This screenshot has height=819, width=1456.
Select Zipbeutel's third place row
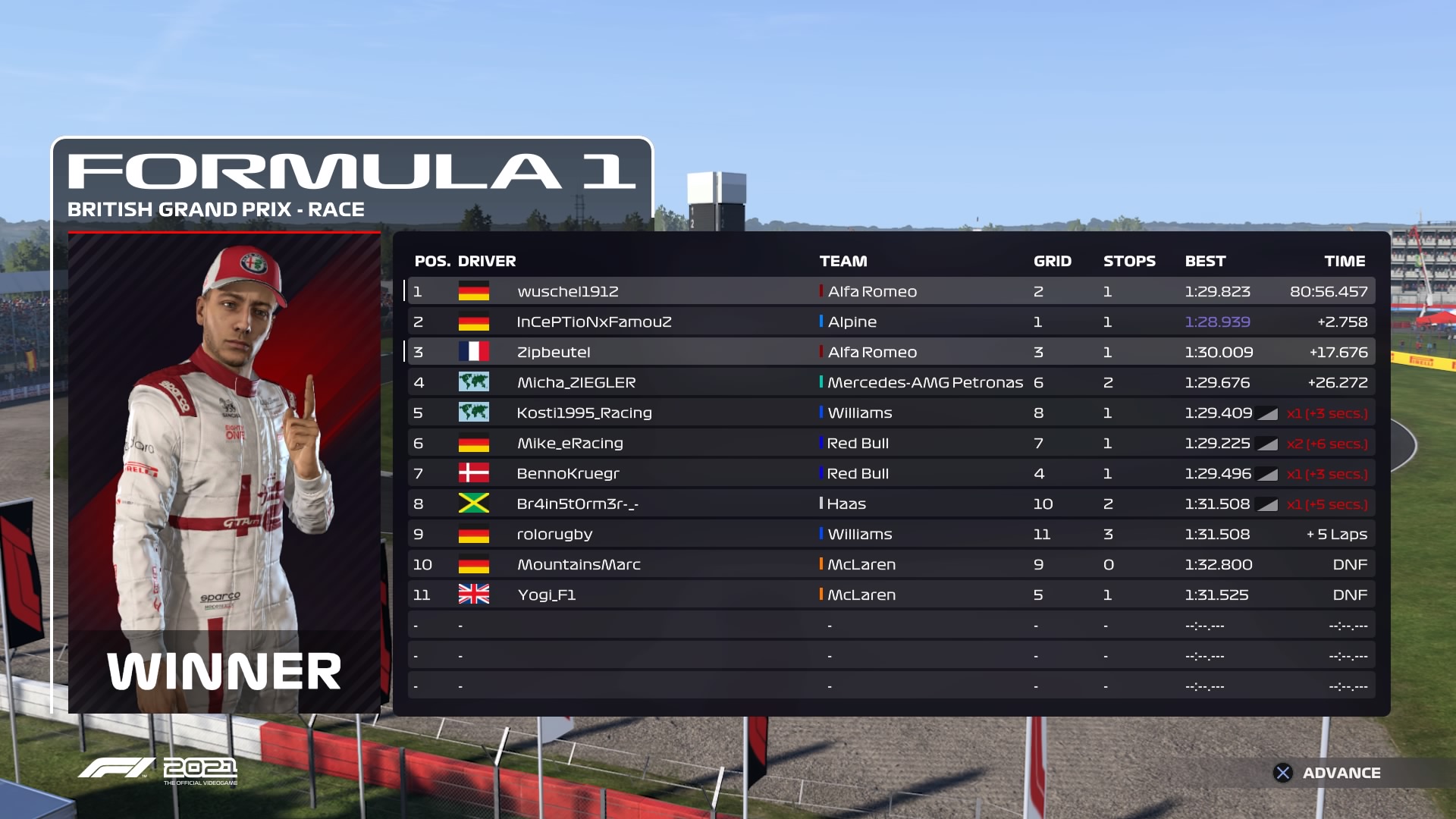tap(891, 352)
